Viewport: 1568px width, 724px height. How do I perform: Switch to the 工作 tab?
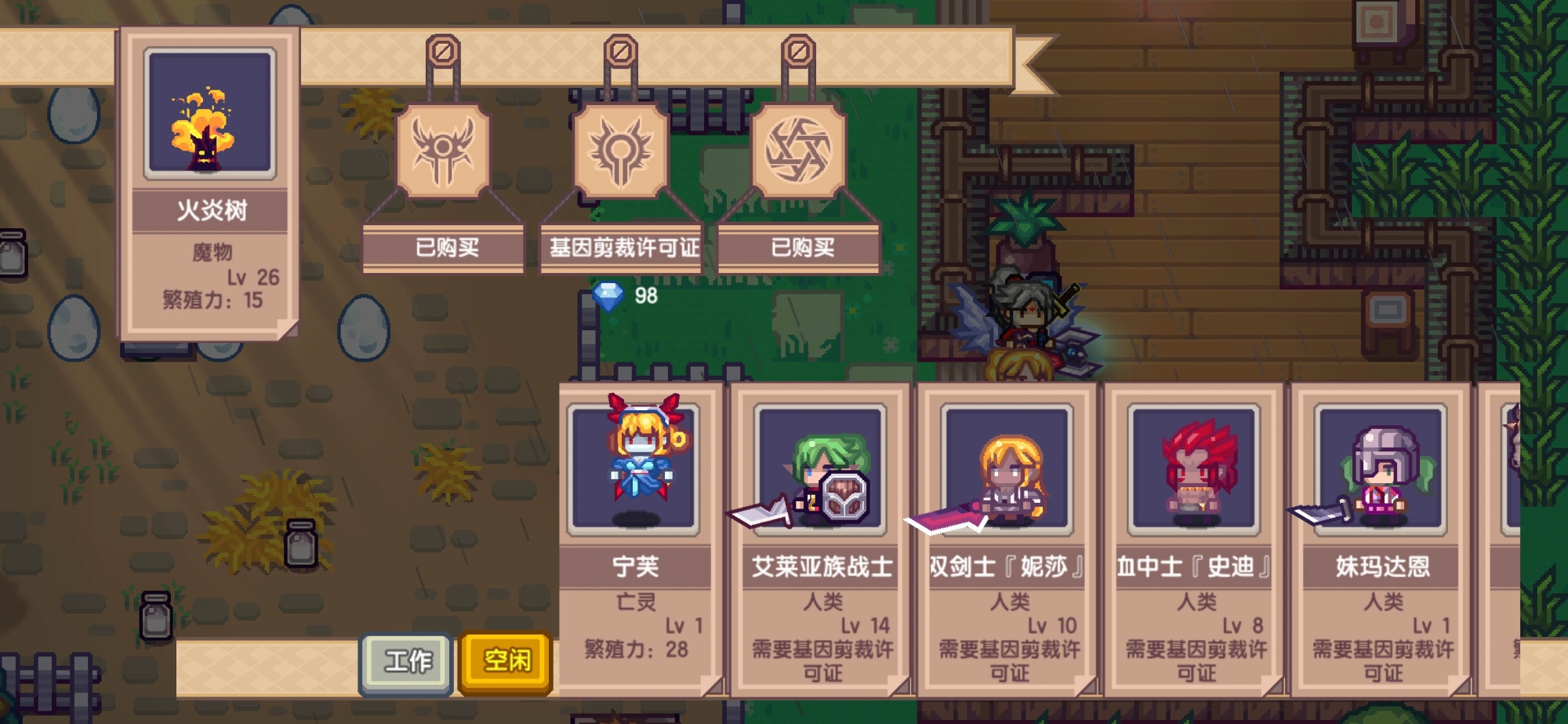pos(407,661)
